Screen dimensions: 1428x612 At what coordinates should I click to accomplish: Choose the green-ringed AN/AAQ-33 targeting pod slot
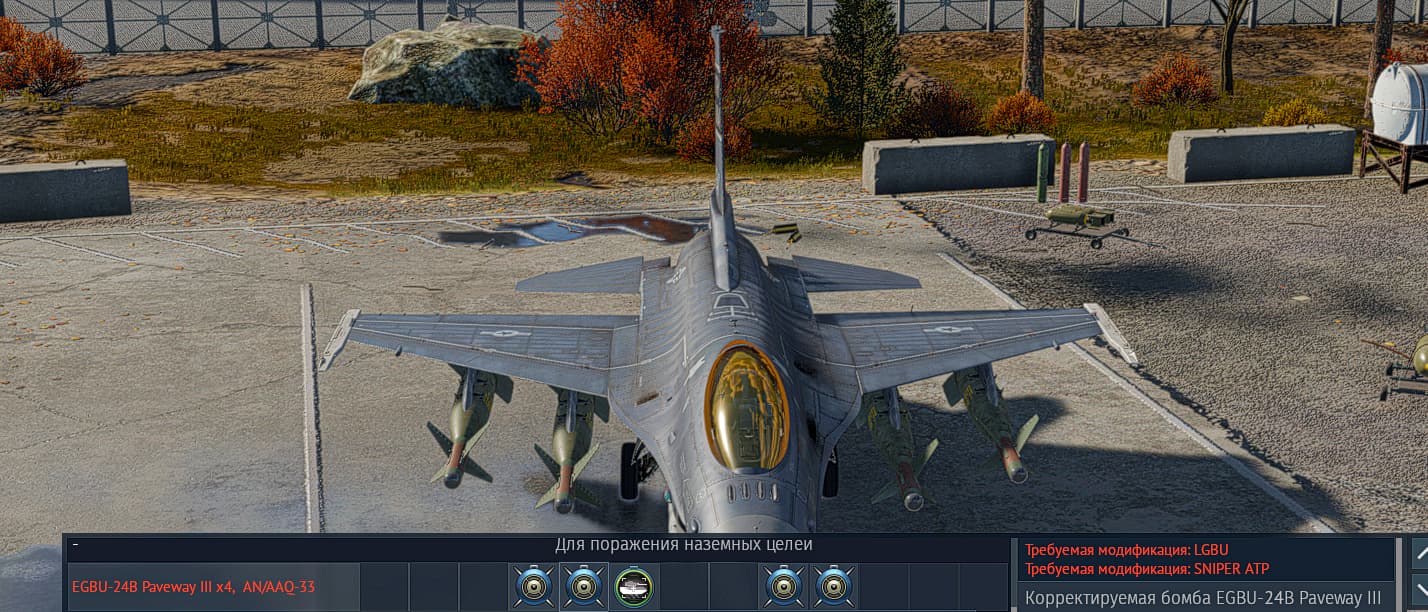633,587
